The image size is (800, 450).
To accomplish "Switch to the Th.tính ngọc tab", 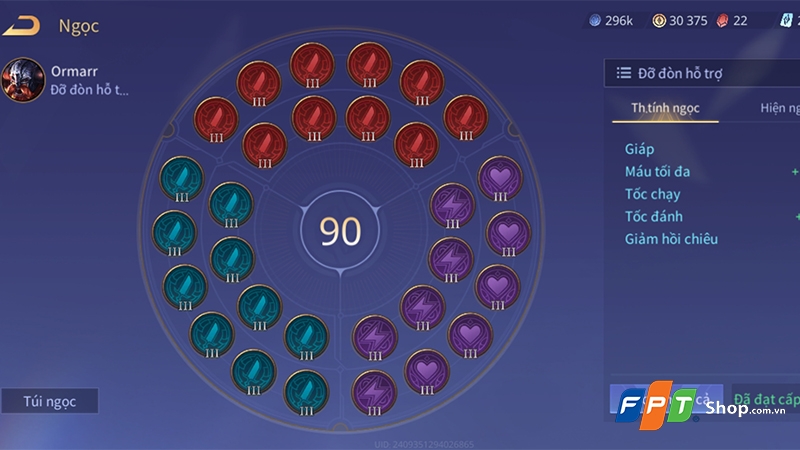I will pyautogui.click(x=665, y=108).
